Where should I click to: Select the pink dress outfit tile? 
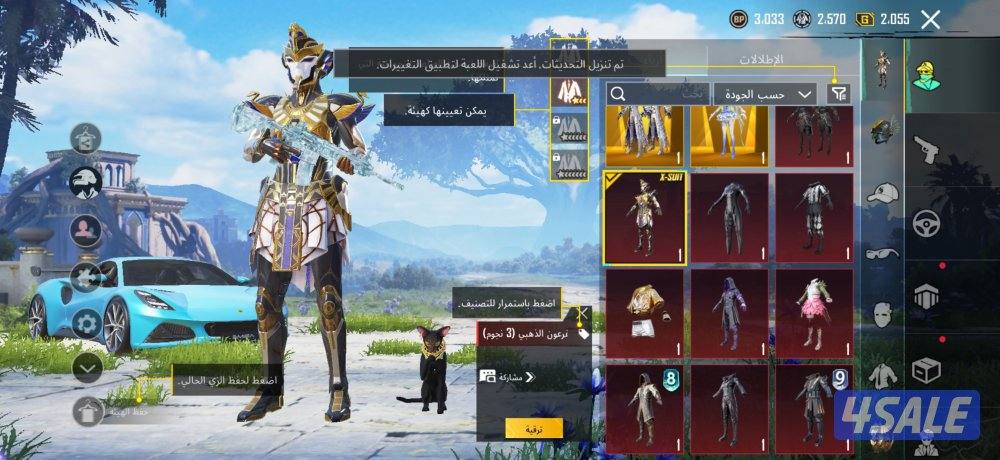pos(815,312)
